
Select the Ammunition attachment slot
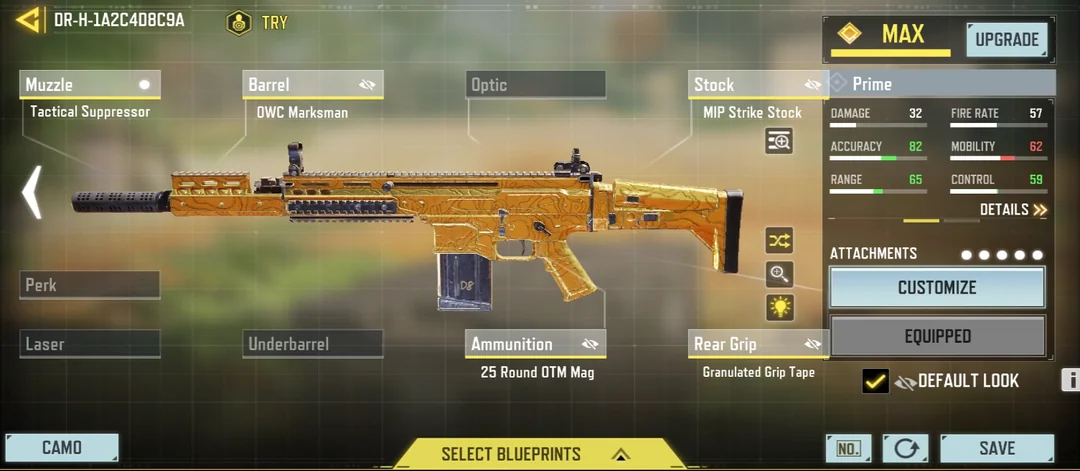coord(535,344)
